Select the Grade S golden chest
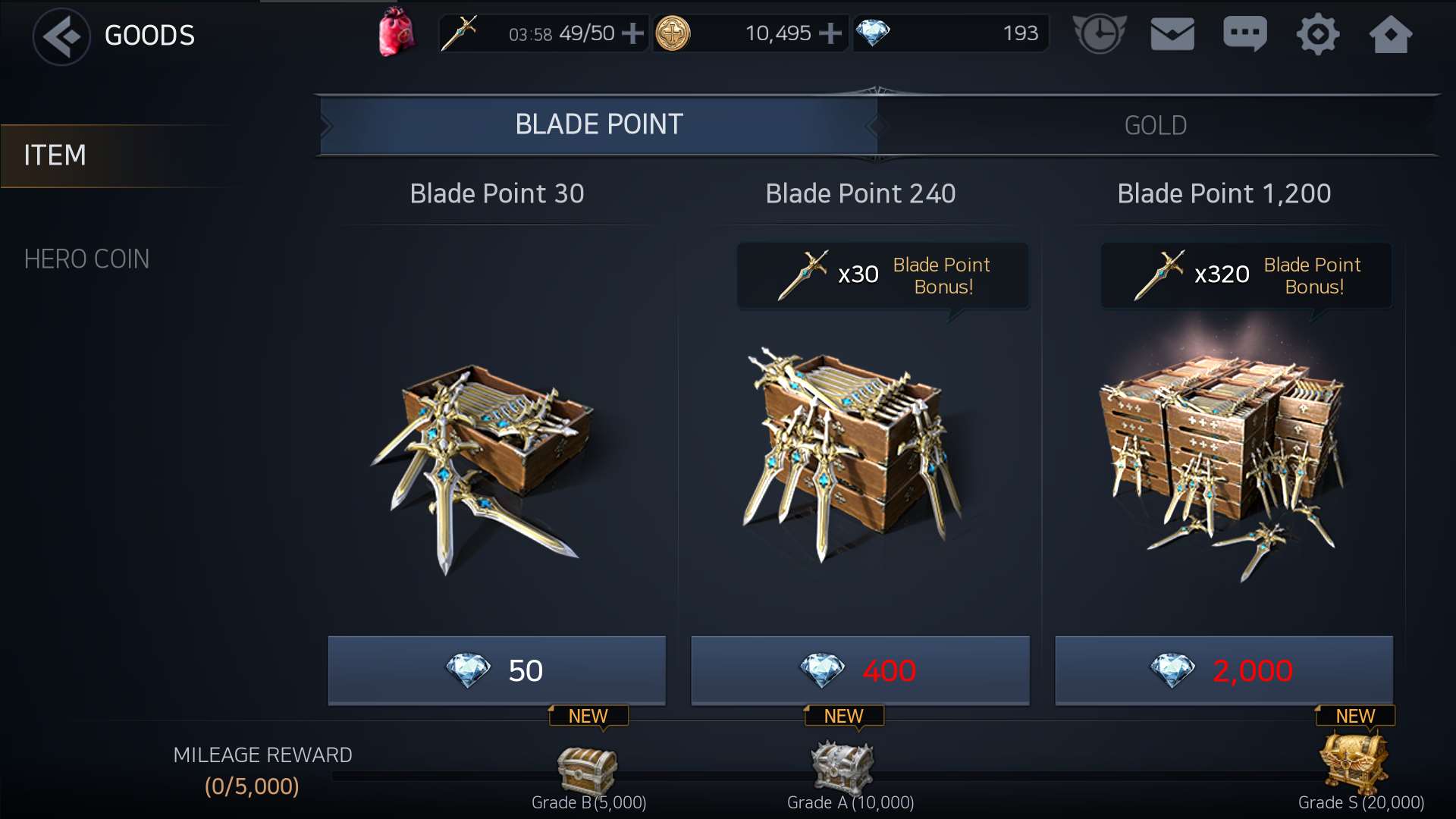The width and height of the screenshot is (1456, 819). tap(1354, 762)
